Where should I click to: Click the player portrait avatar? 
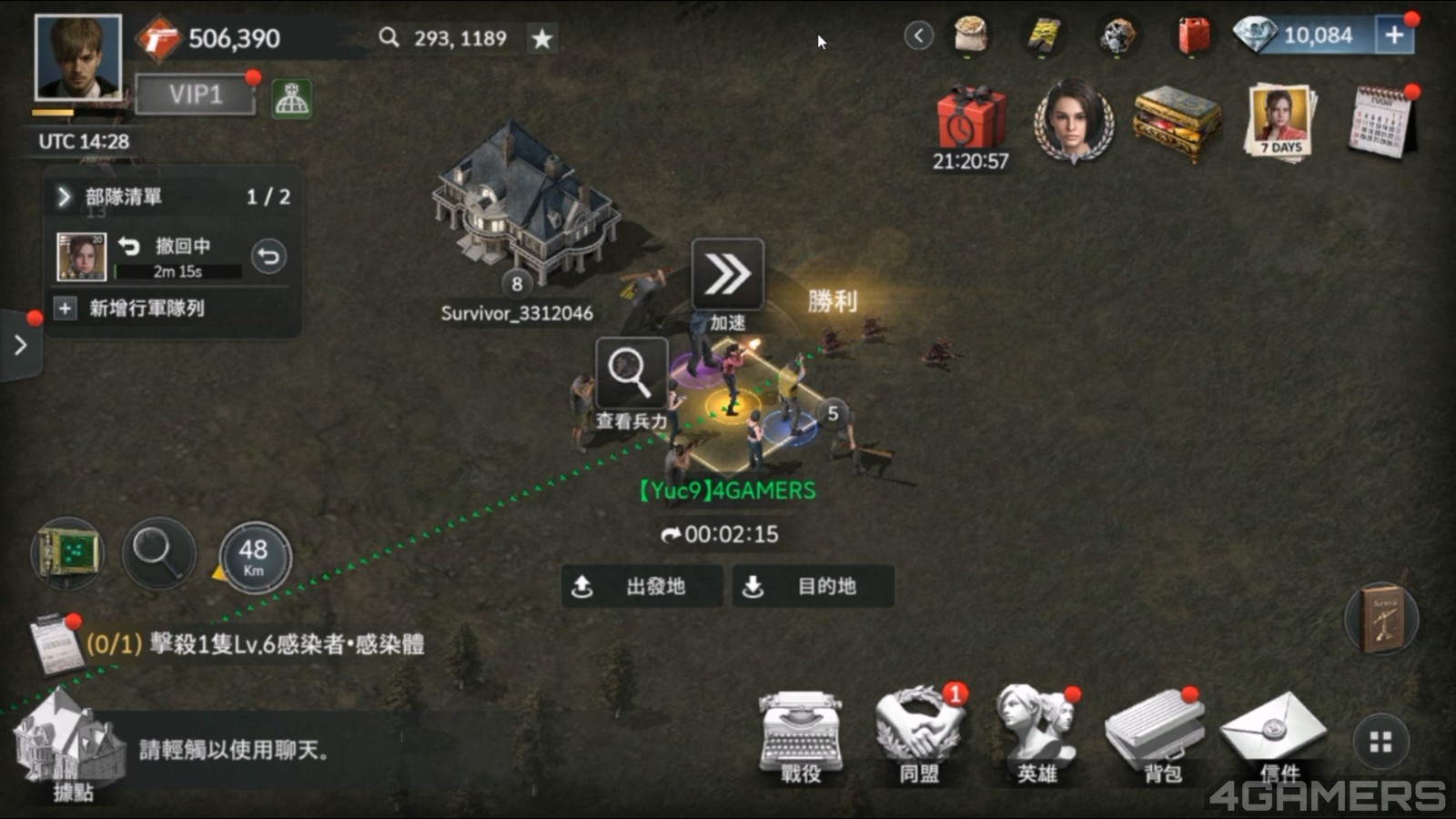click(77, 56)
